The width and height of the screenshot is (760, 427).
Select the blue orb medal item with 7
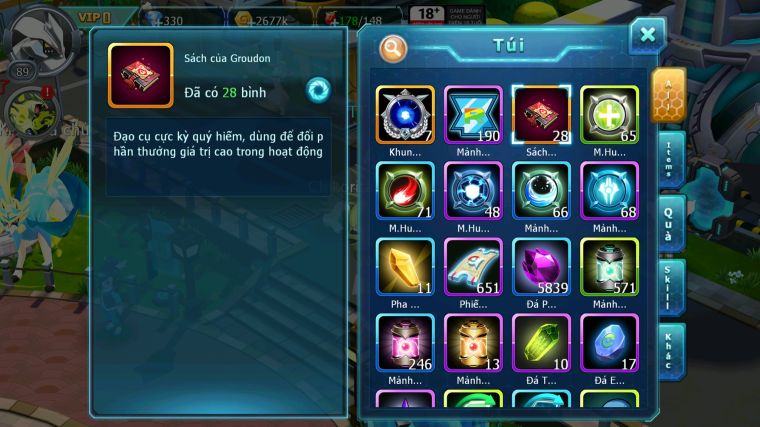coord(405,114)
